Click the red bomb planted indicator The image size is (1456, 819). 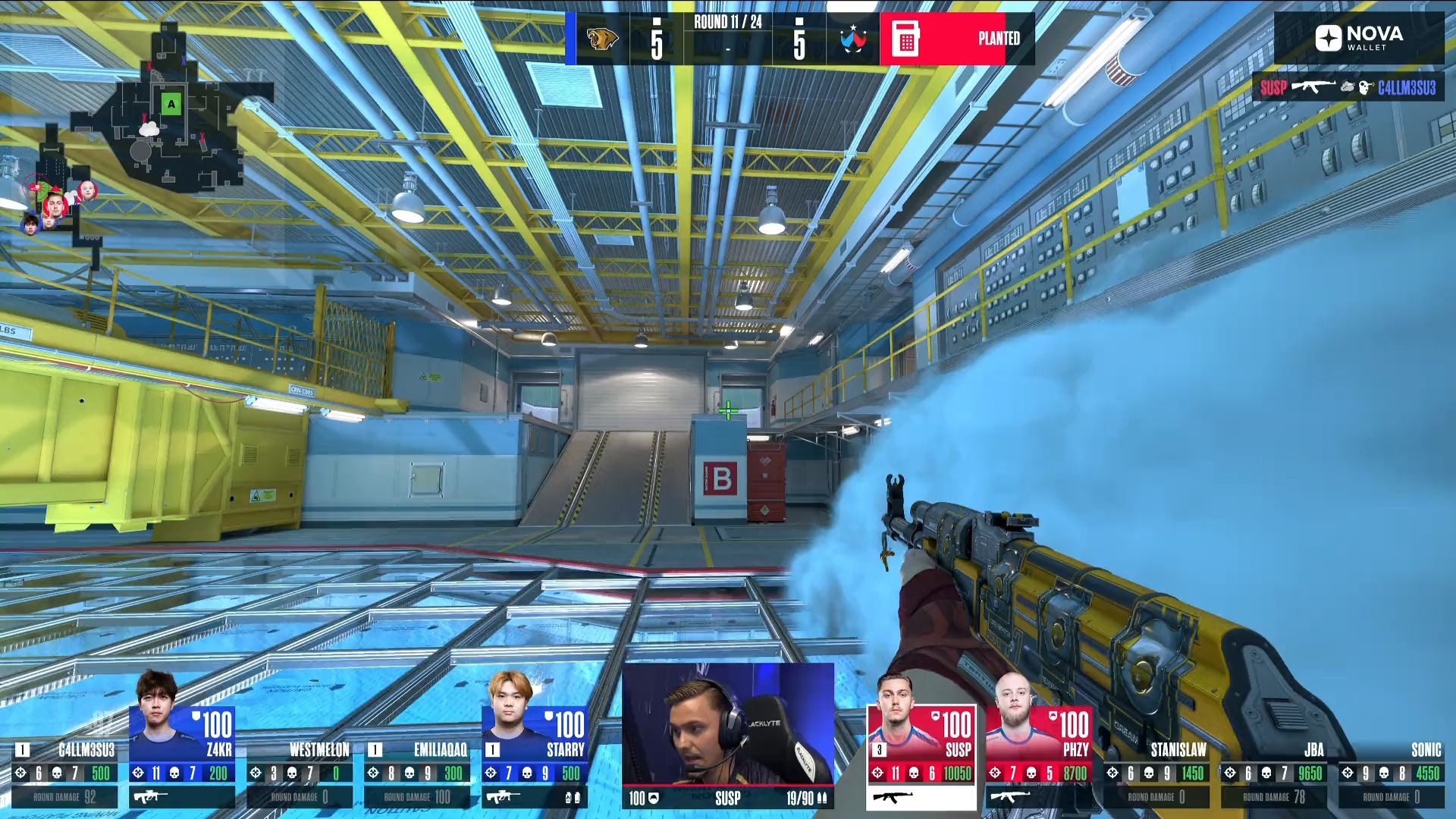[957, 39]
